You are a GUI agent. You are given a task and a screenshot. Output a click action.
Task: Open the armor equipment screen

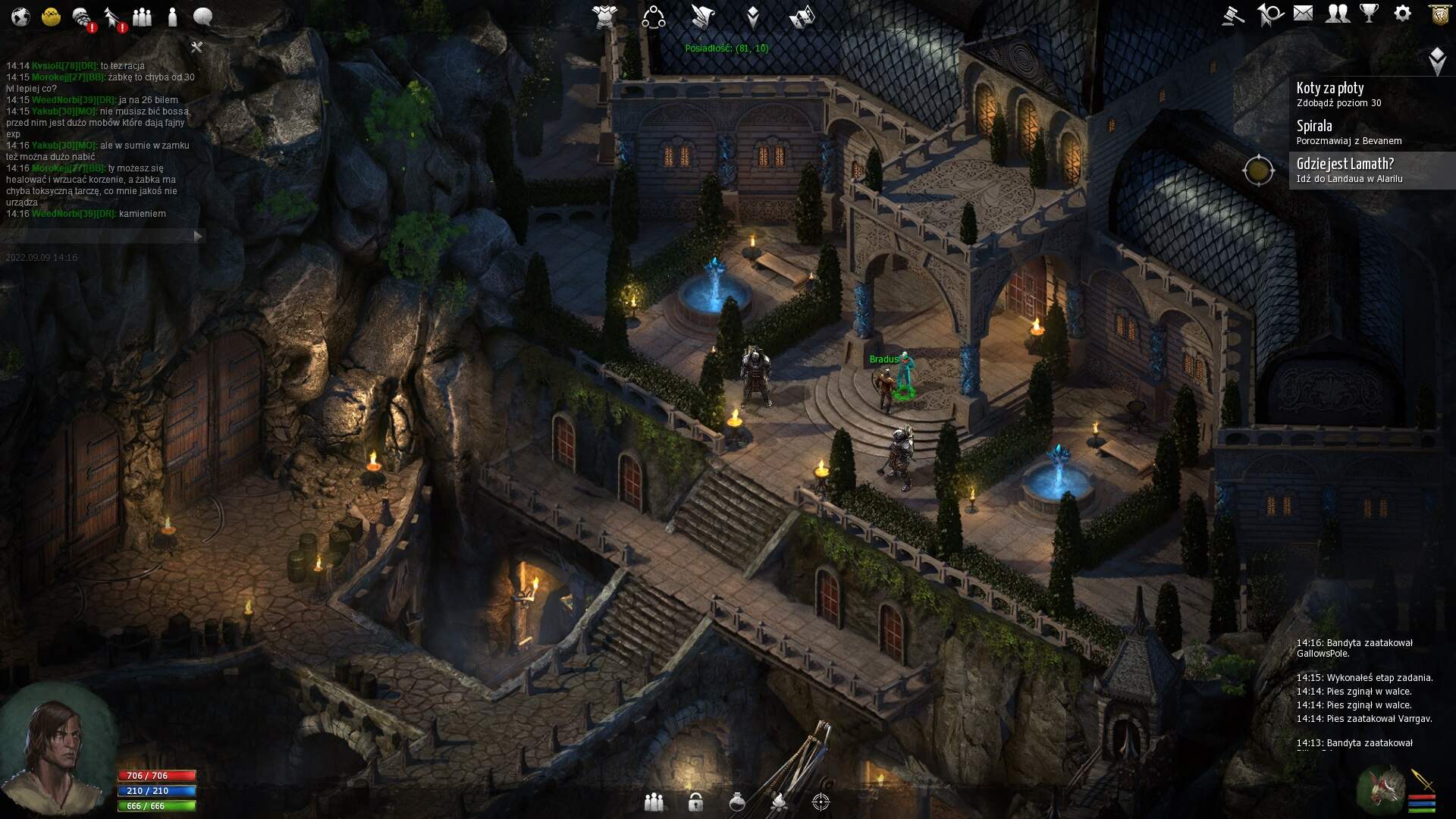605,16
